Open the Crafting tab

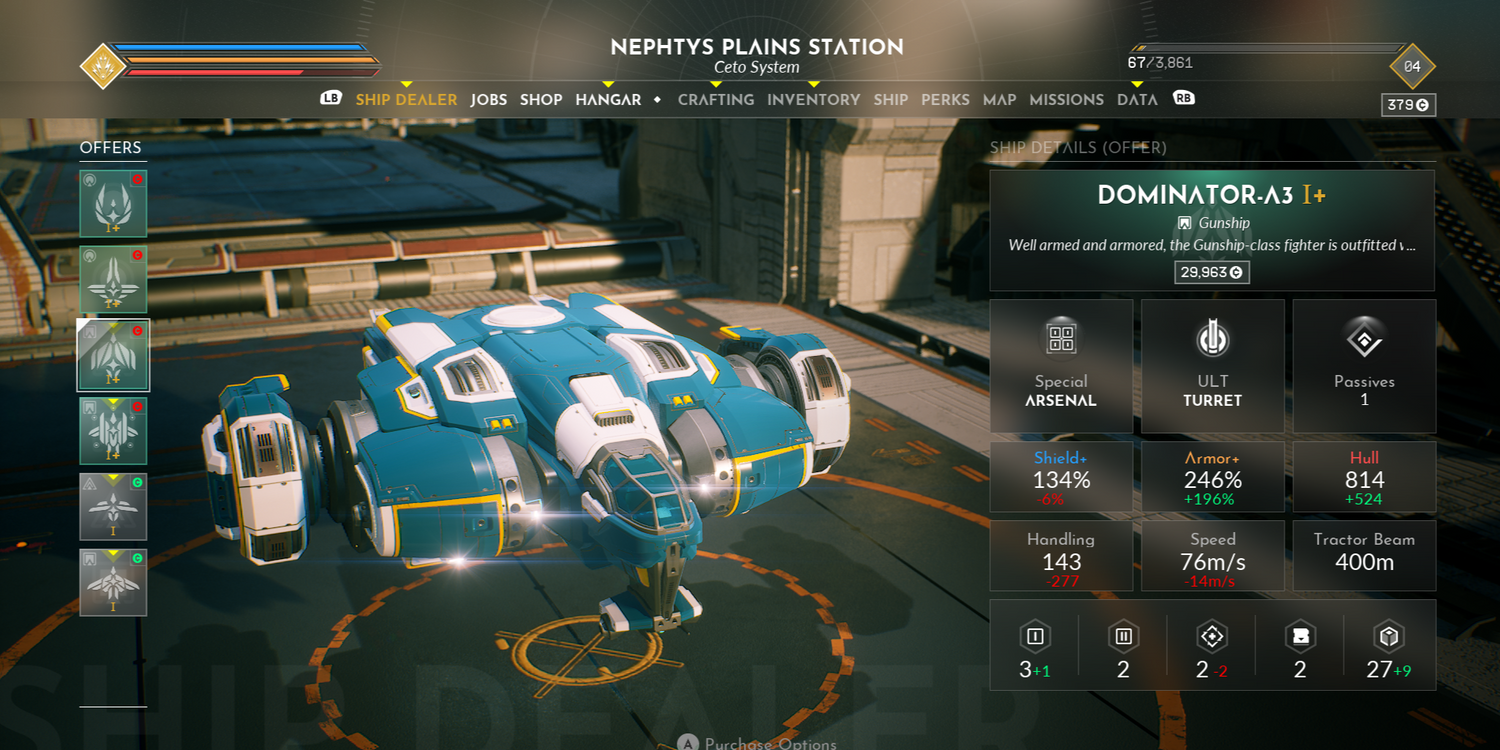tap(716, 100)
